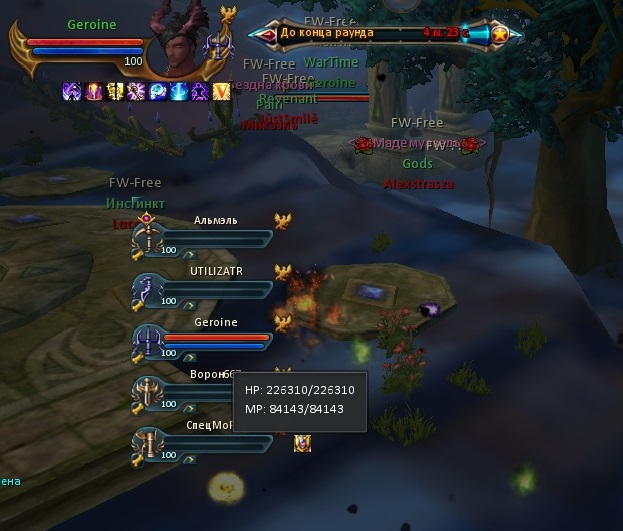
Task: Click the golden eagle emblem next to UTILIZATR
Action: [283, 272]
